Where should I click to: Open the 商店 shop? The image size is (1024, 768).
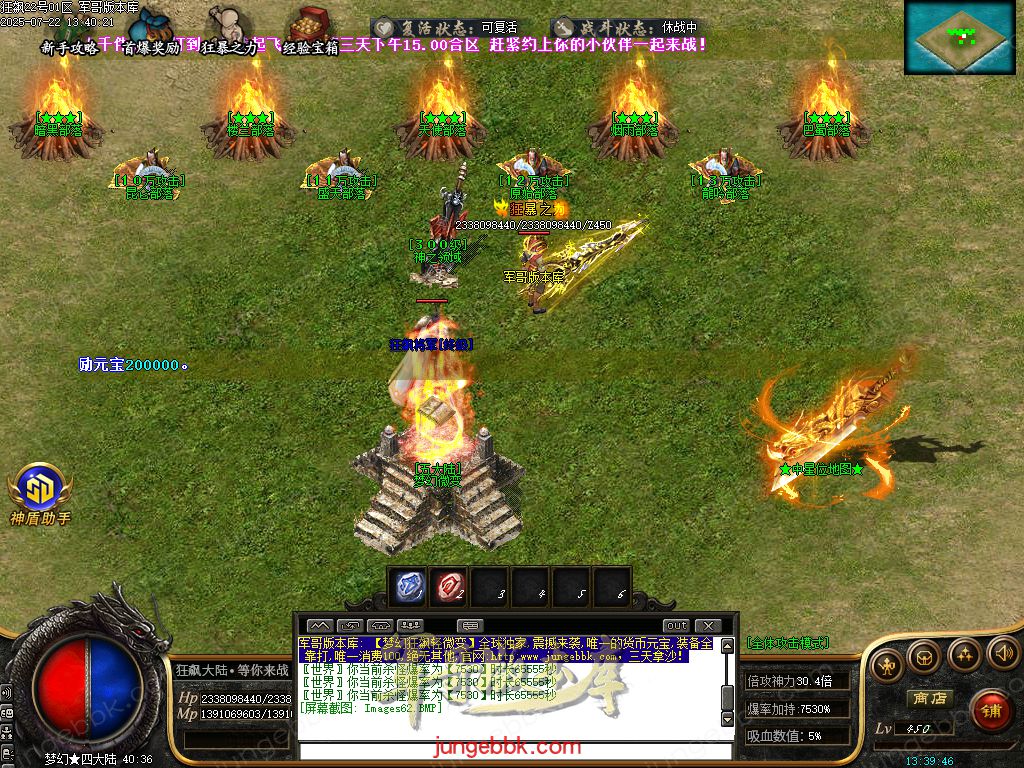[x=928, y=698]
